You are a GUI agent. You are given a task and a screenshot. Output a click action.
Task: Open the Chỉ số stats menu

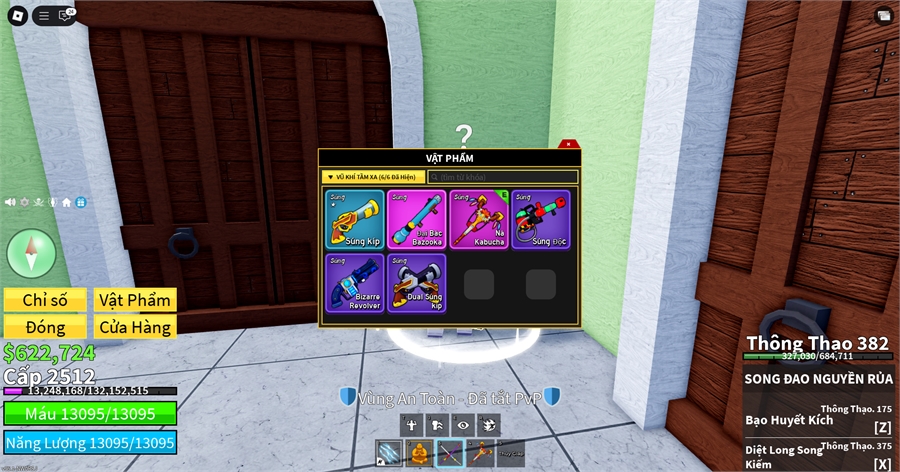(x=45, y=300)
